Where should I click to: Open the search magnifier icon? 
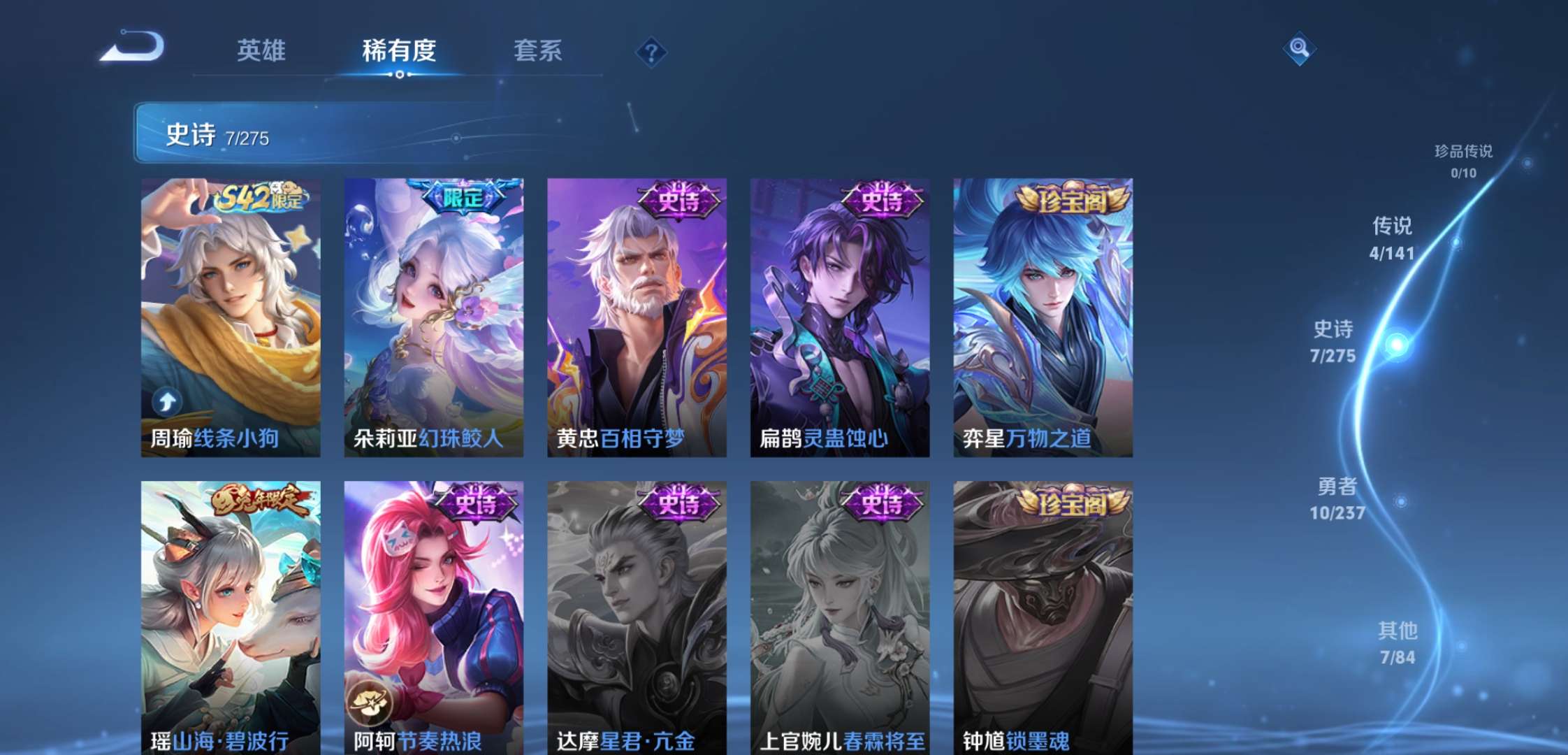(1300, 50)
